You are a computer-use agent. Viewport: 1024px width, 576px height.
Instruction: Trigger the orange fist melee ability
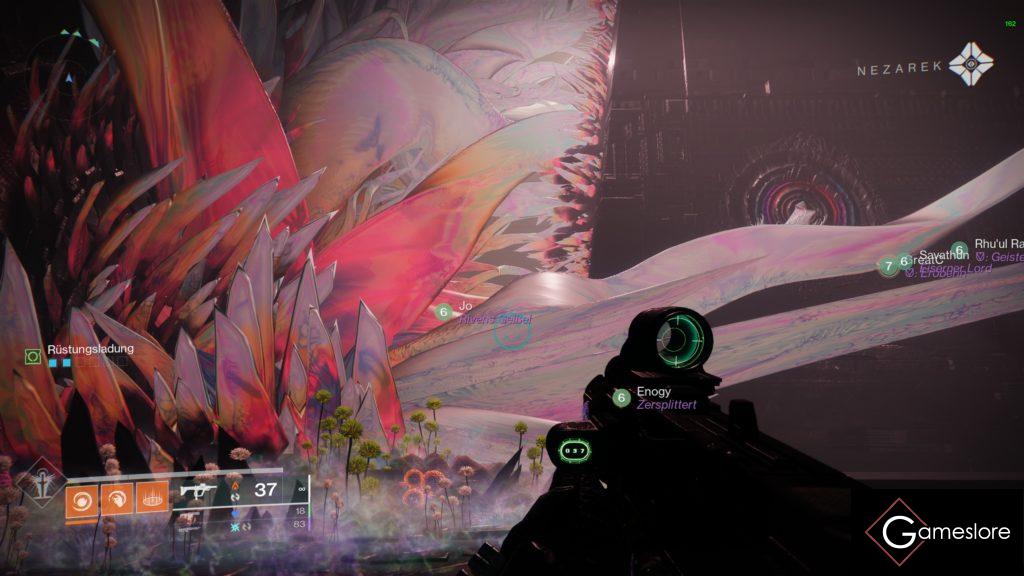[x=117, y=497]
